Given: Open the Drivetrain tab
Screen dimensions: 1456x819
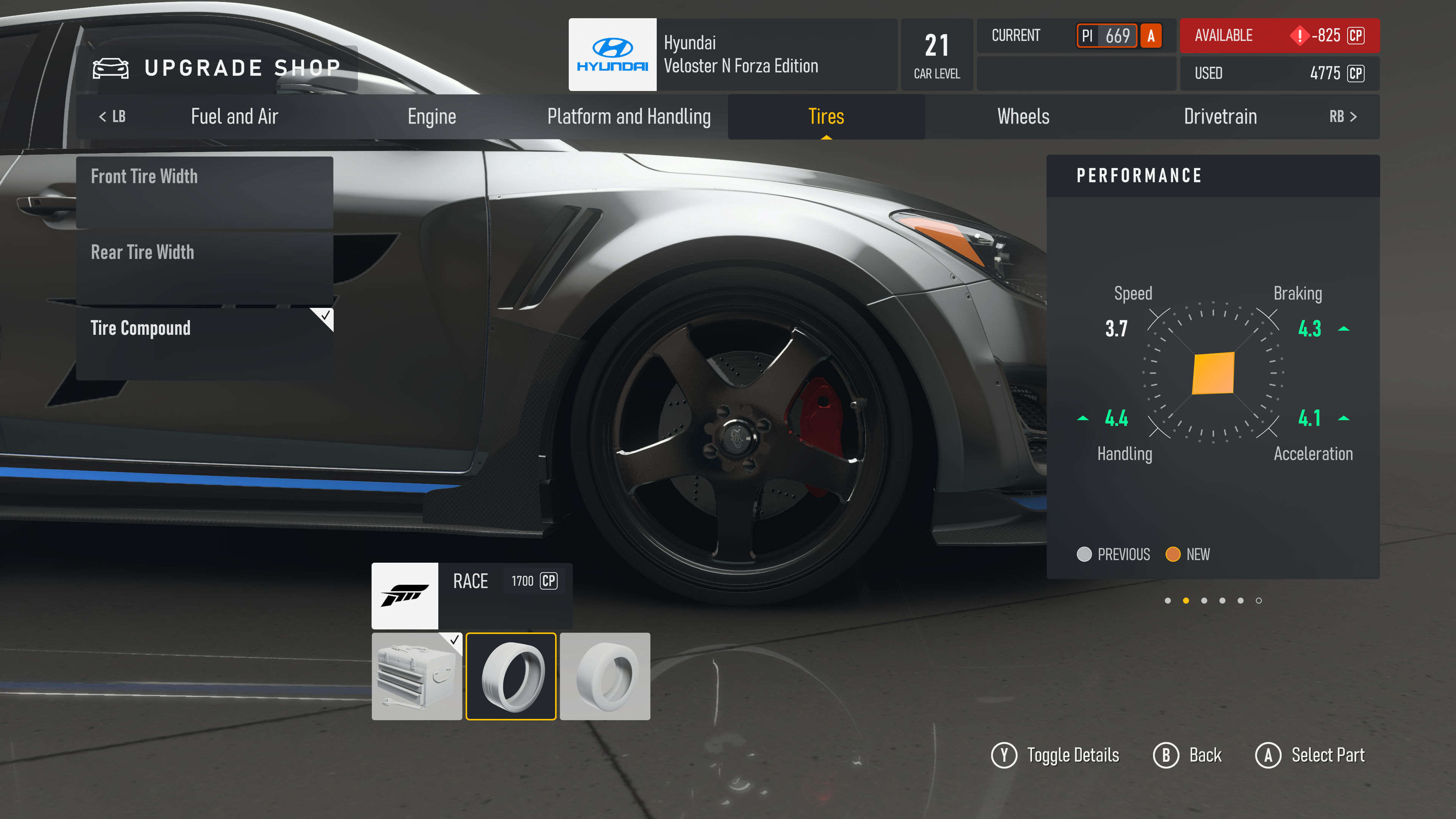Looking at the screenshot, I should pos(1220,116).
